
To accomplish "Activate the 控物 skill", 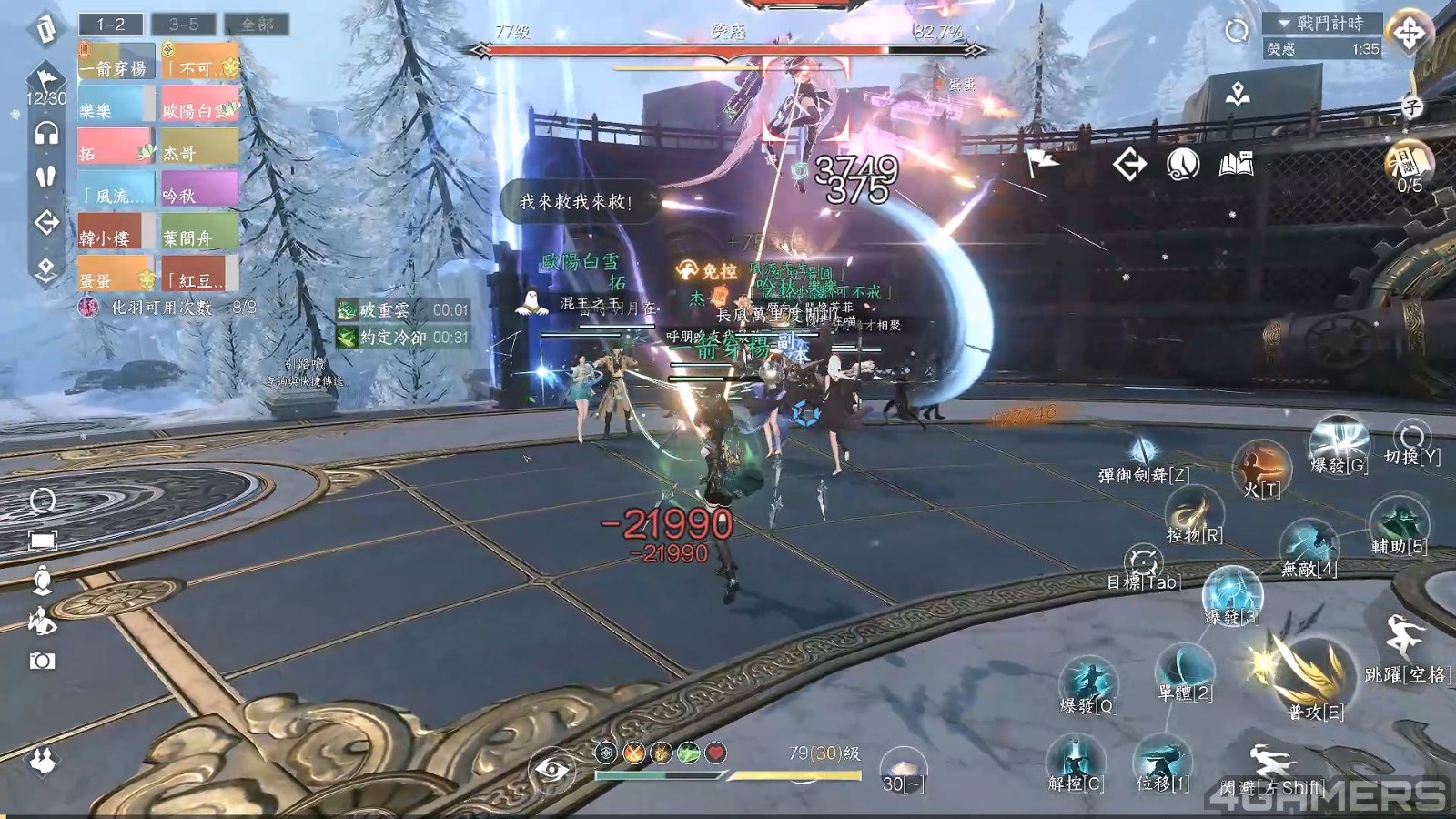I will [x=1193, y=514].
